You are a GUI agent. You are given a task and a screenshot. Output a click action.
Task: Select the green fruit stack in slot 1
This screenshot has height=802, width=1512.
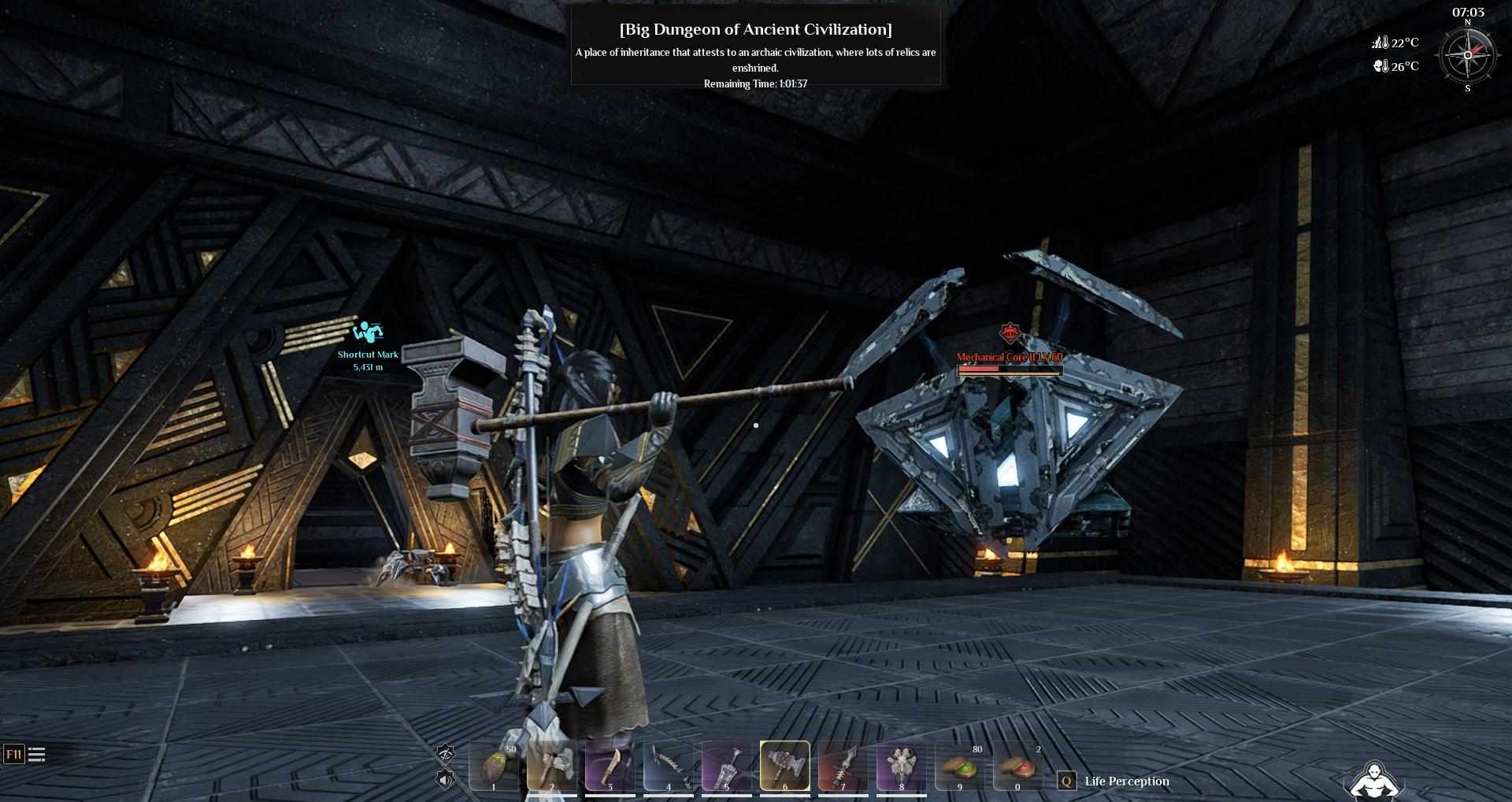pyautogui.click(x=494, y=767)
